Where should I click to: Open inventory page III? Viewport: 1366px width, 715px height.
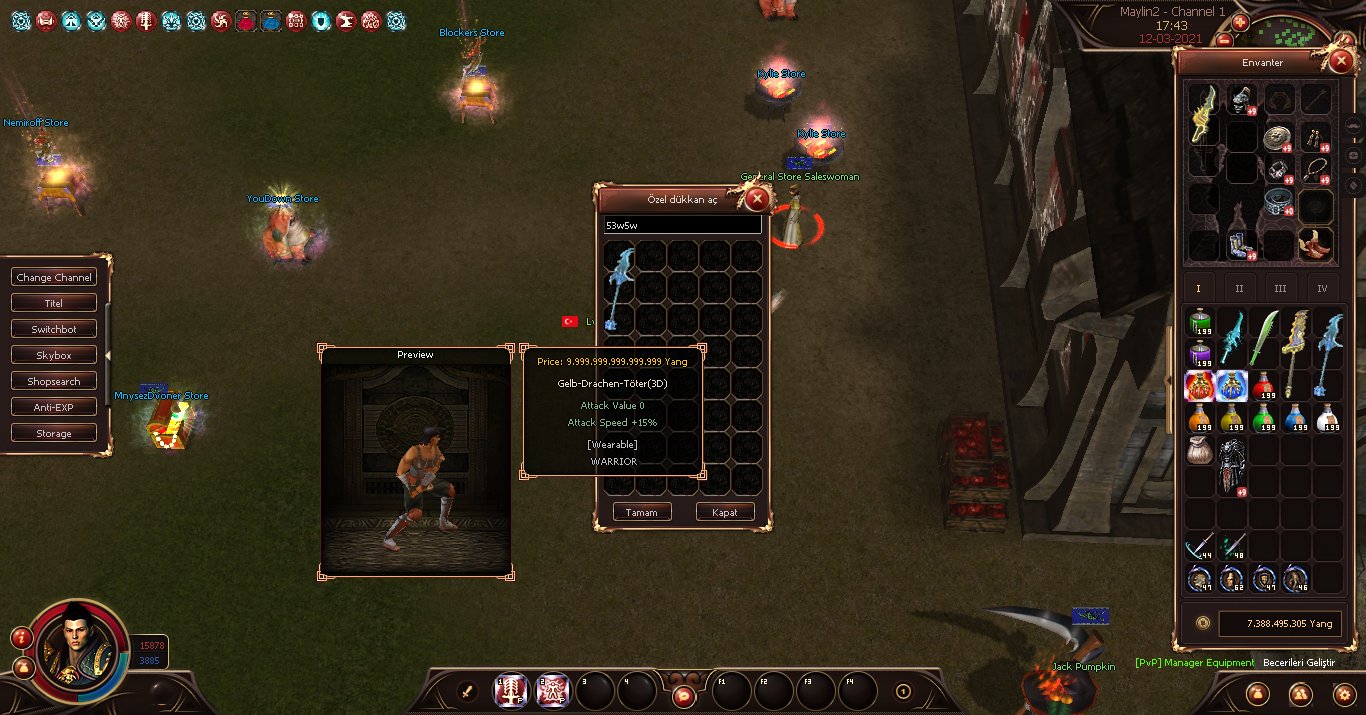1280,288
